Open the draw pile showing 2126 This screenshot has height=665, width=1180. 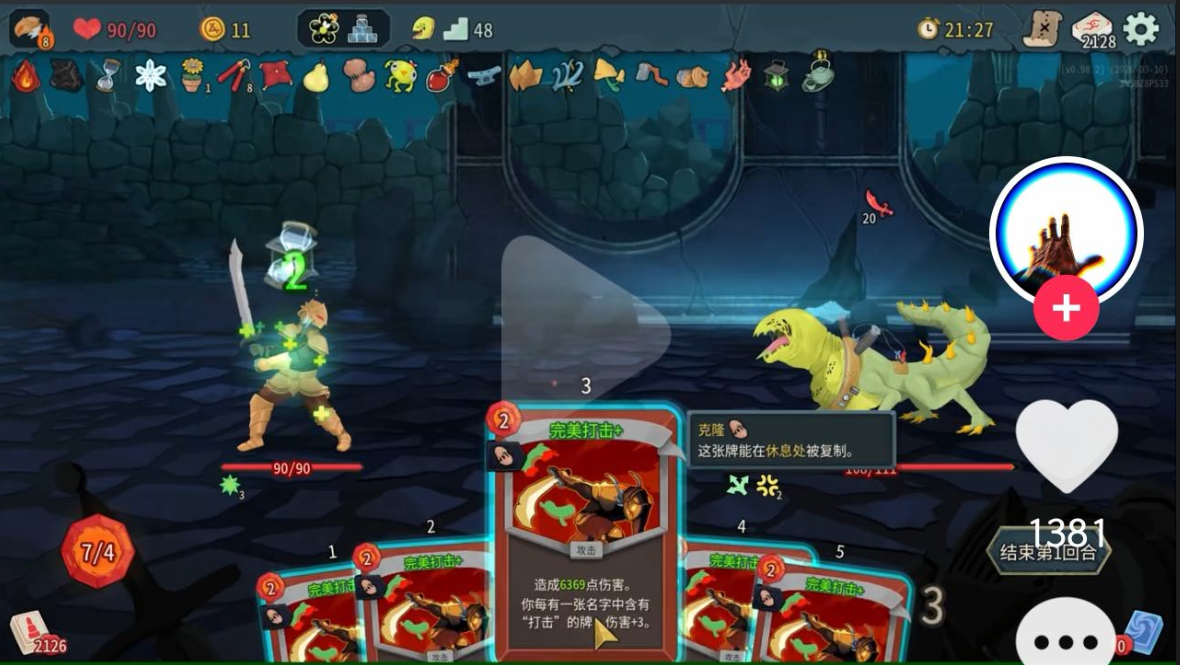click(x=30, y=630)
